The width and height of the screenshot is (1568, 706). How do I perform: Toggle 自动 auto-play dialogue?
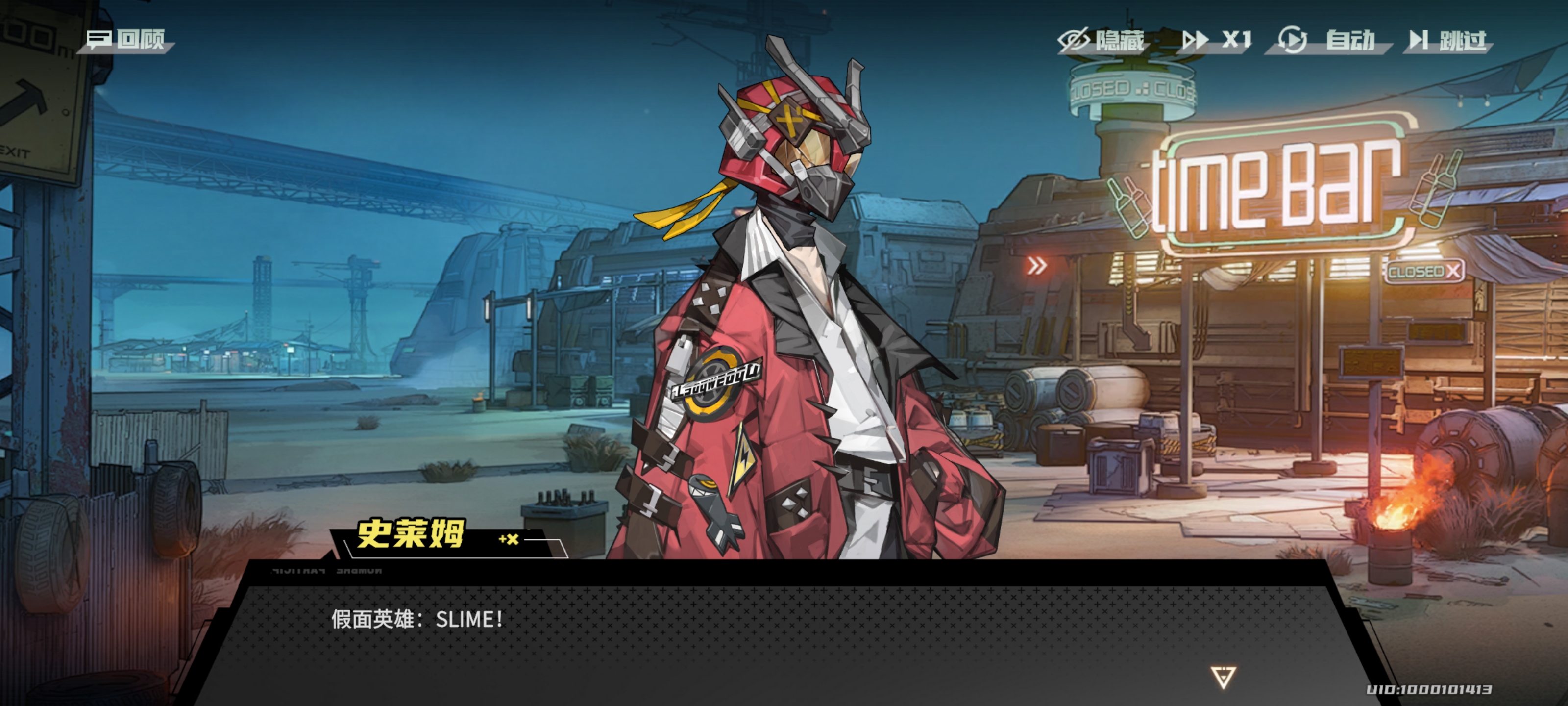pyautogui.click(x=1327, y=41)
